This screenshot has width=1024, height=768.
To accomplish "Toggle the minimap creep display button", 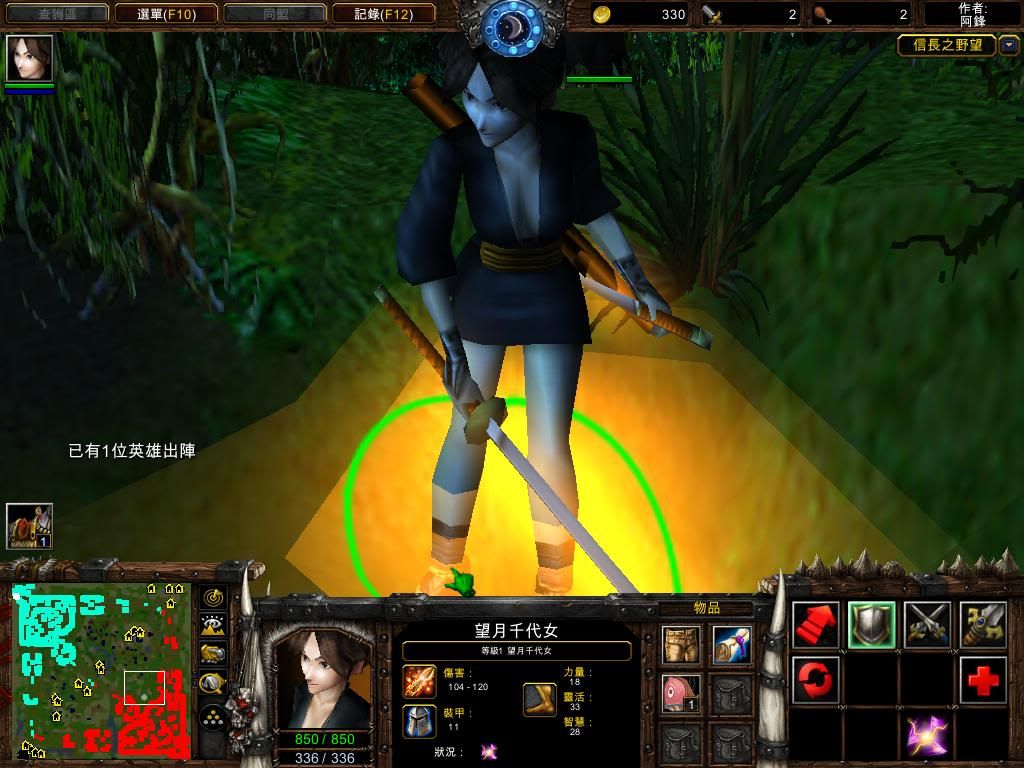I will [x=213, y=683].
